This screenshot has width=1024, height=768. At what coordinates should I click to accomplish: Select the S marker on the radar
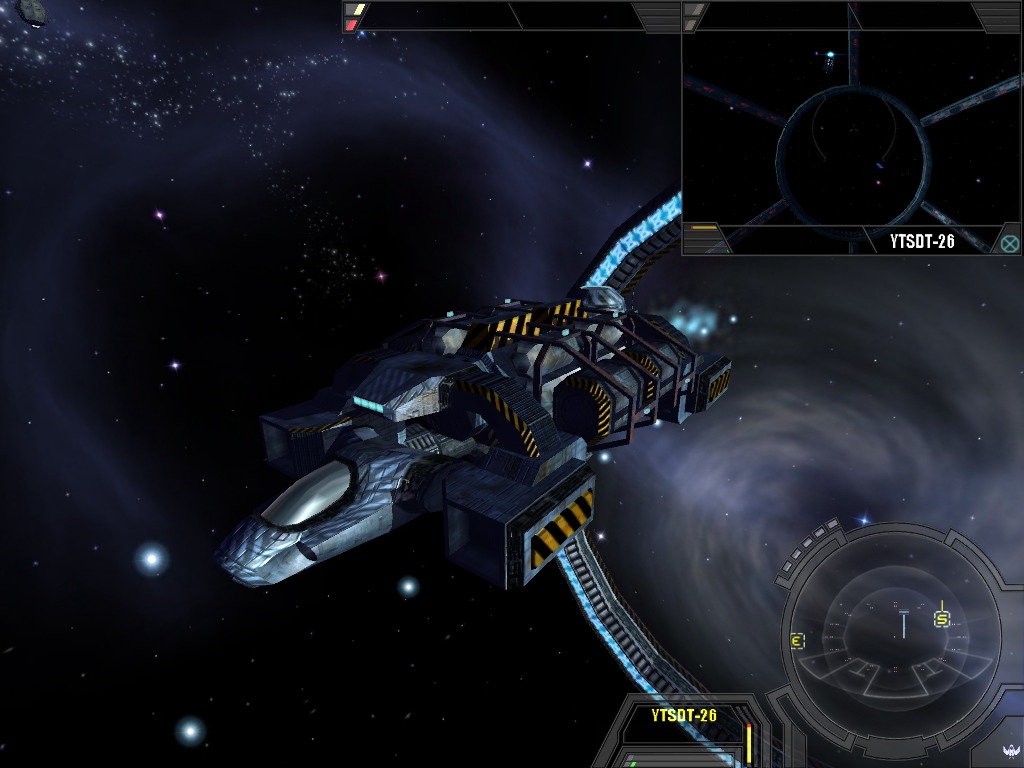(941, 619)
